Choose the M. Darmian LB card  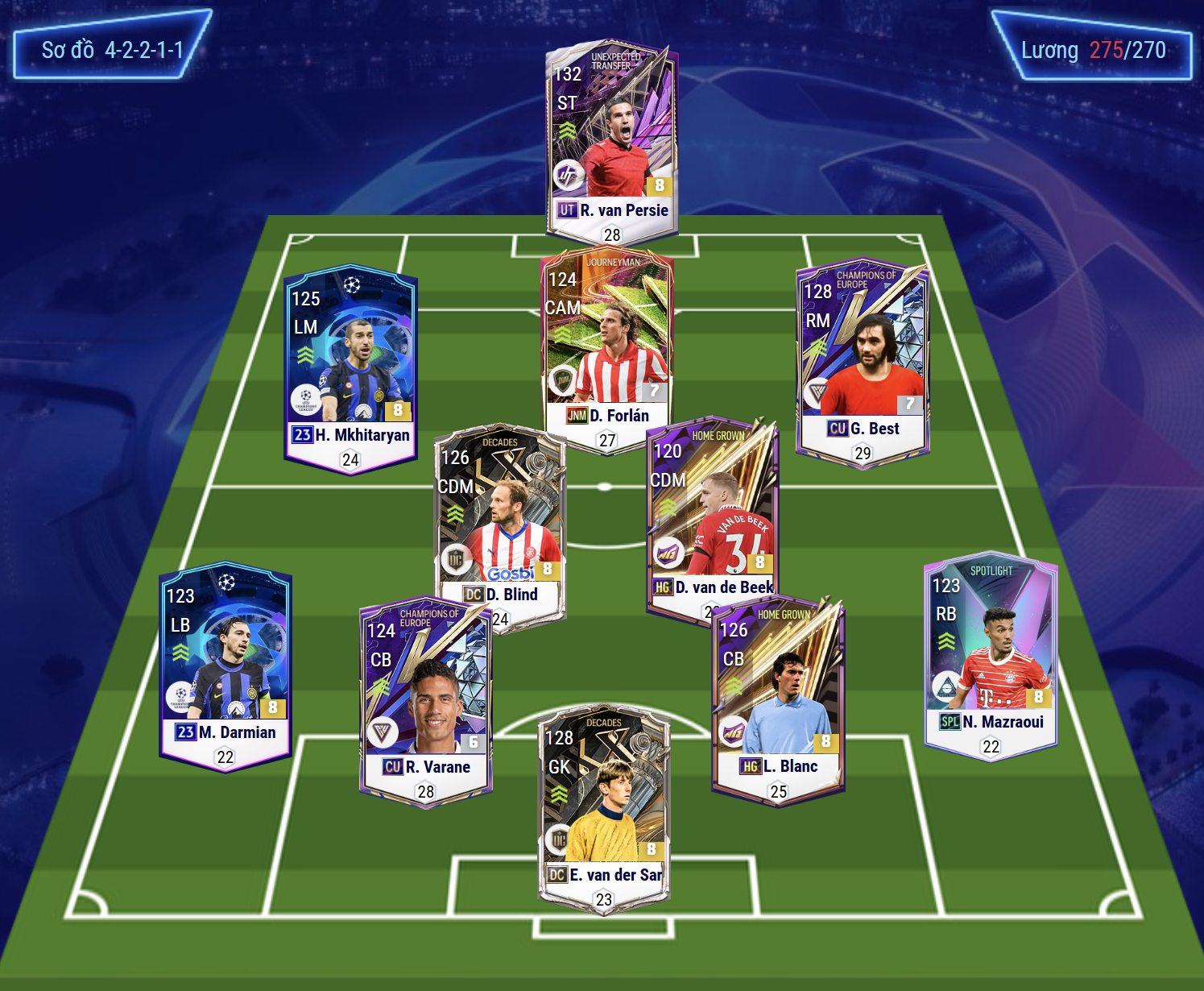pos(225,665)
